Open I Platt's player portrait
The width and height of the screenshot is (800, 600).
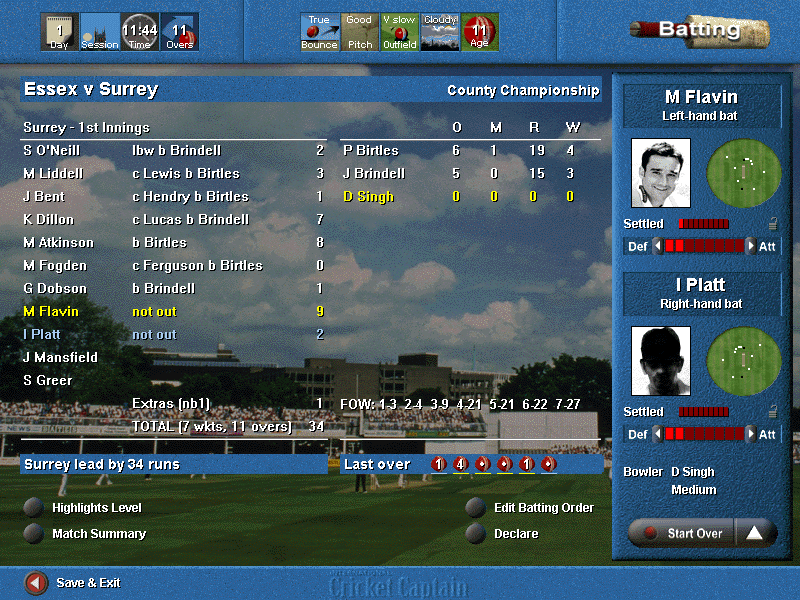tap(660, 361)
